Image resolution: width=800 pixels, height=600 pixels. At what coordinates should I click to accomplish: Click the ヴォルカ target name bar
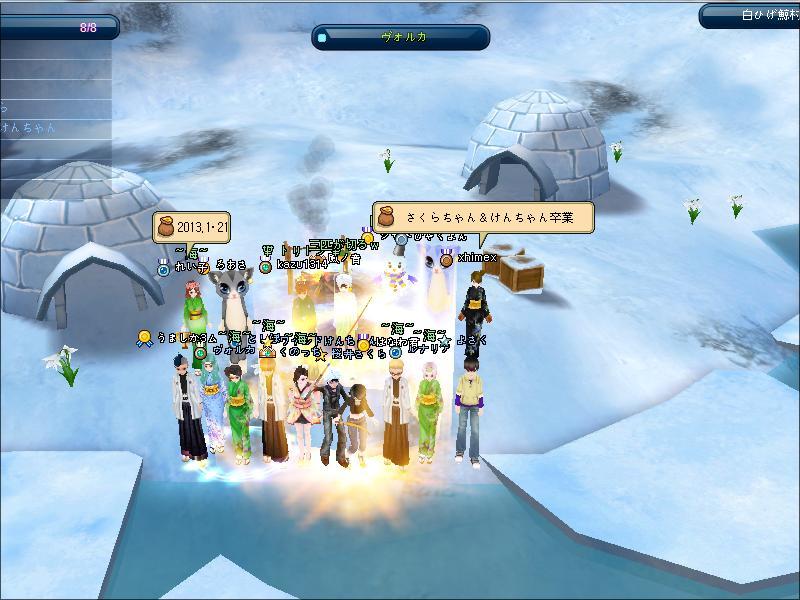pyautogui.click(x=401, y=37)
